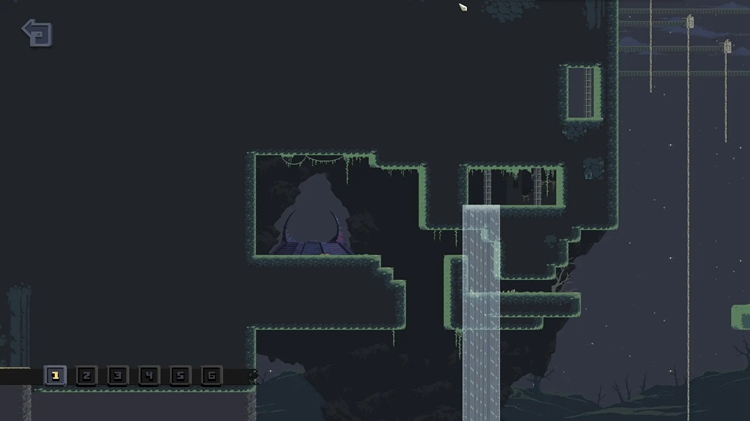Open slot number 4
Viewport: 750px width, 421px height.
tap(148, 376)
